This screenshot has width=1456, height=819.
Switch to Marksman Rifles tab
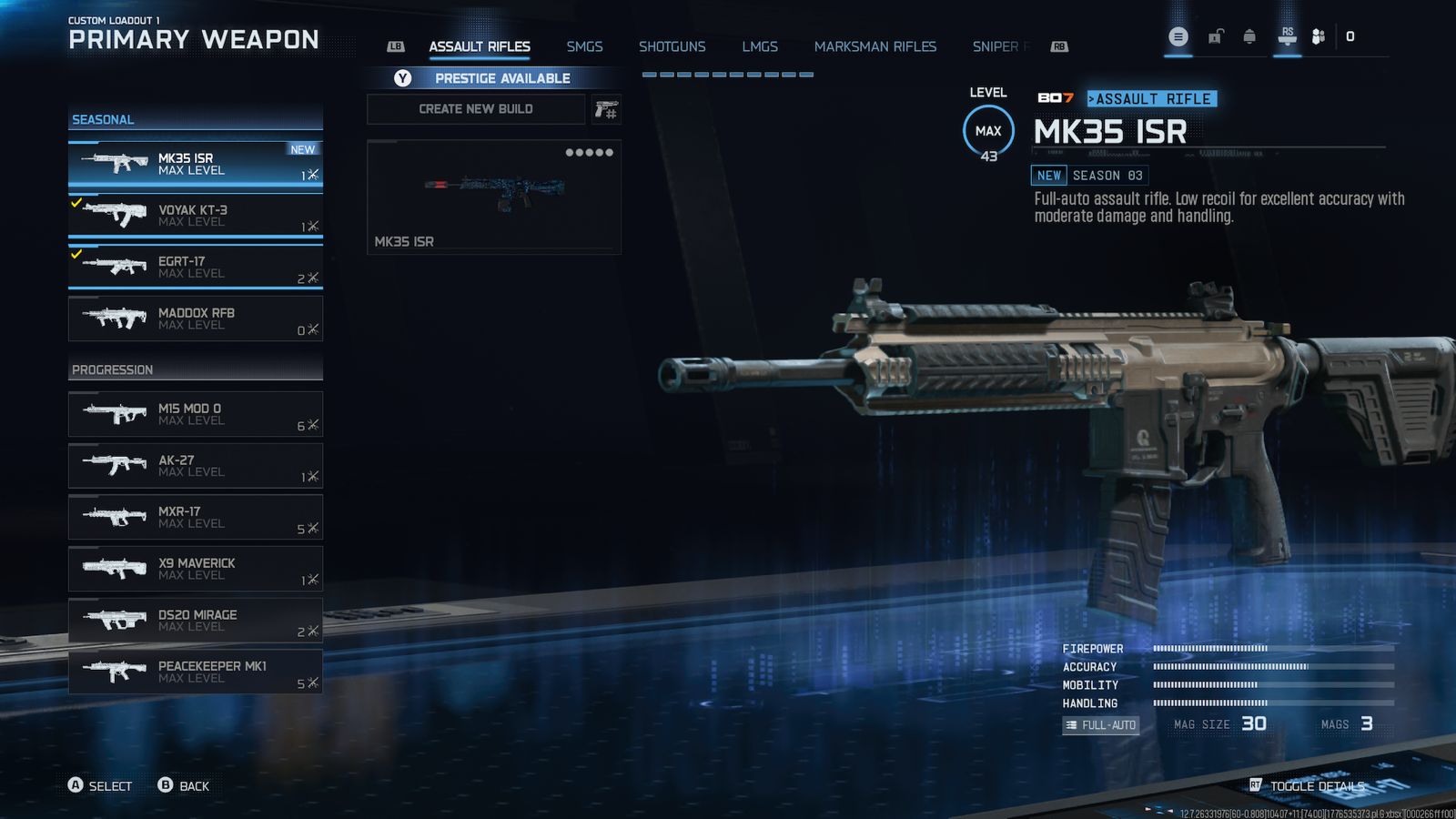pos(875,46)
